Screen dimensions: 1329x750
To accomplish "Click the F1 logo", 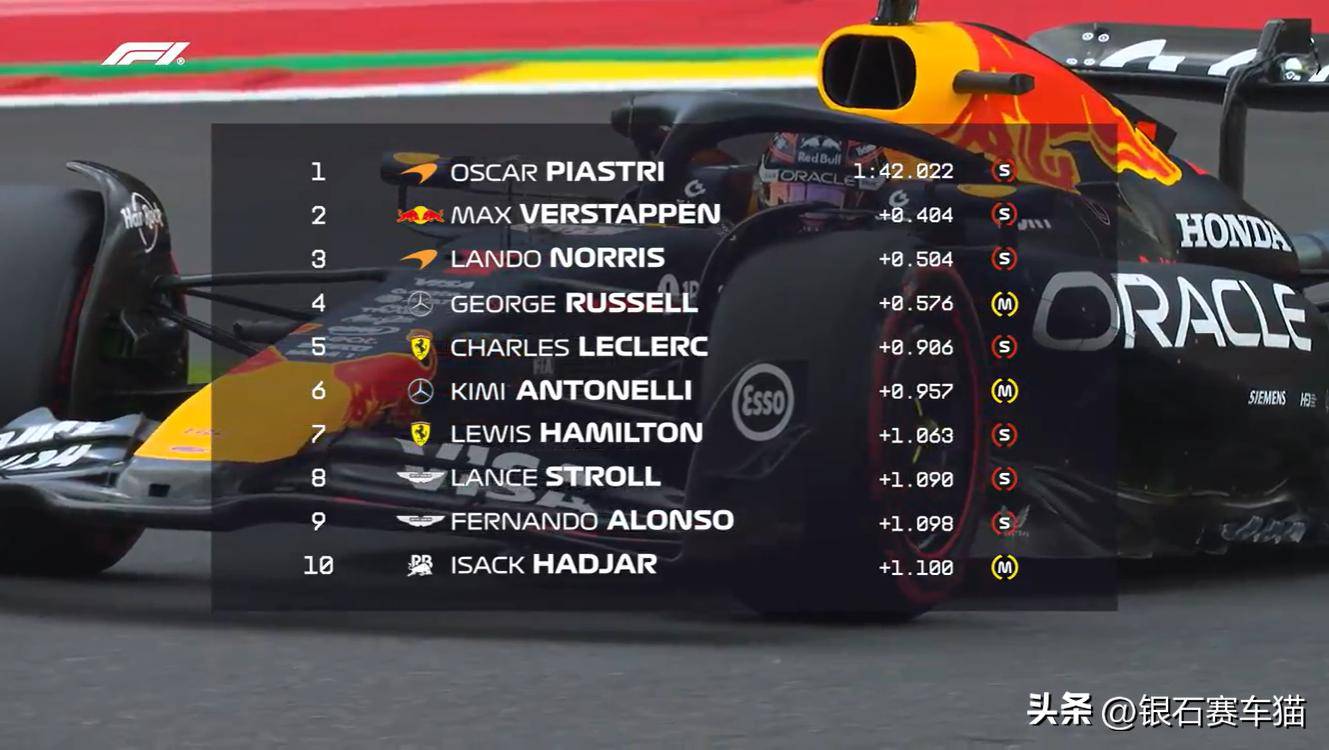I will [x=145, y=54].
